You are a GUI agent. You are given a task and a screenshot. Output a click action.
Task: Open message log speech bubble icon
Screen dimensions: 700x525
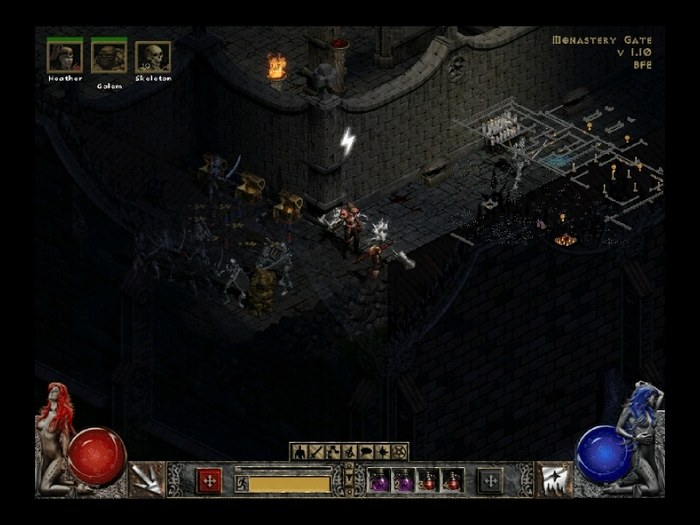(365, 452)
